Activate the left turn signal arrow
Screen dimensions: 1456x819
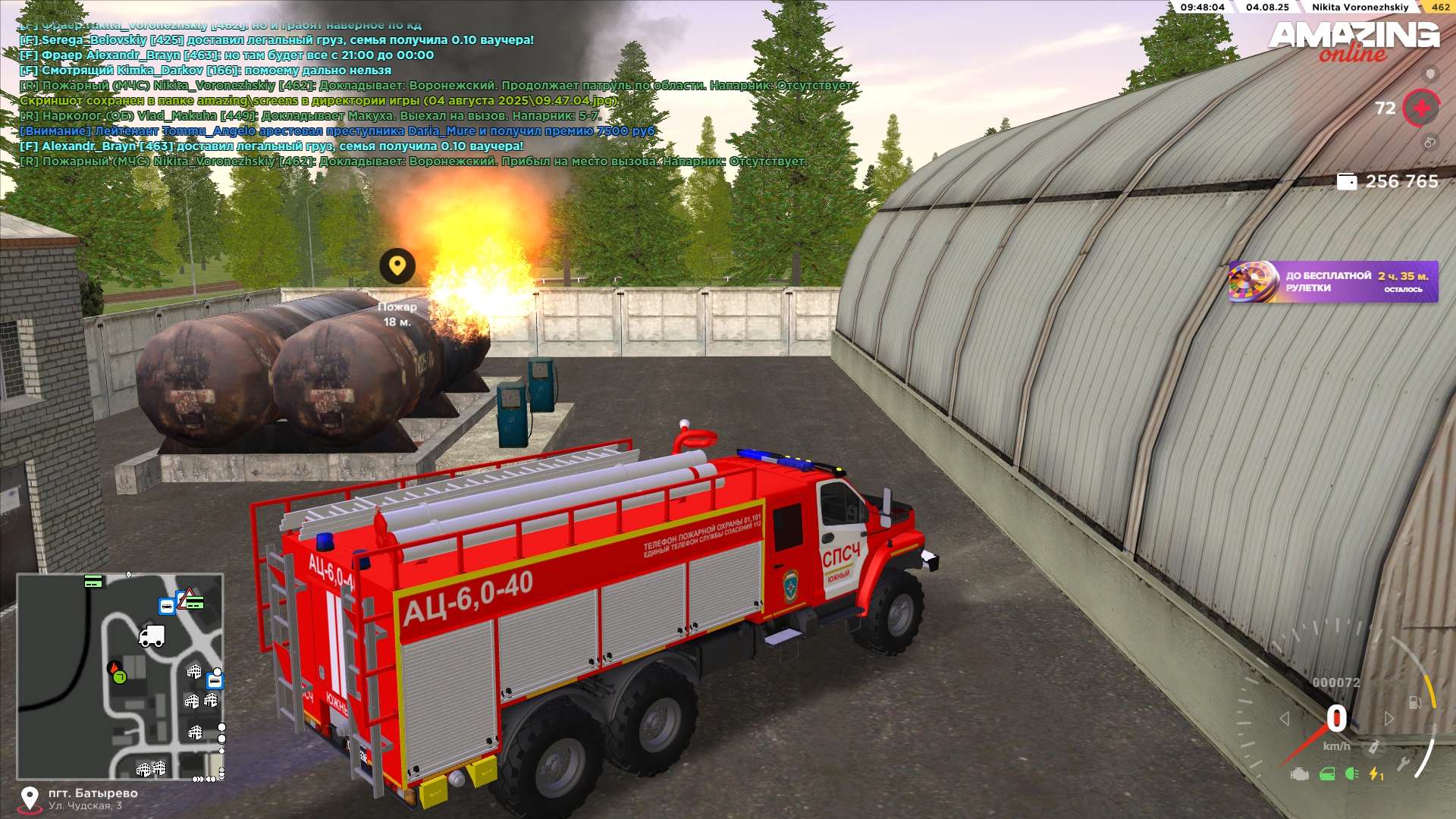pyautogui.click(x=1284, y=718)
